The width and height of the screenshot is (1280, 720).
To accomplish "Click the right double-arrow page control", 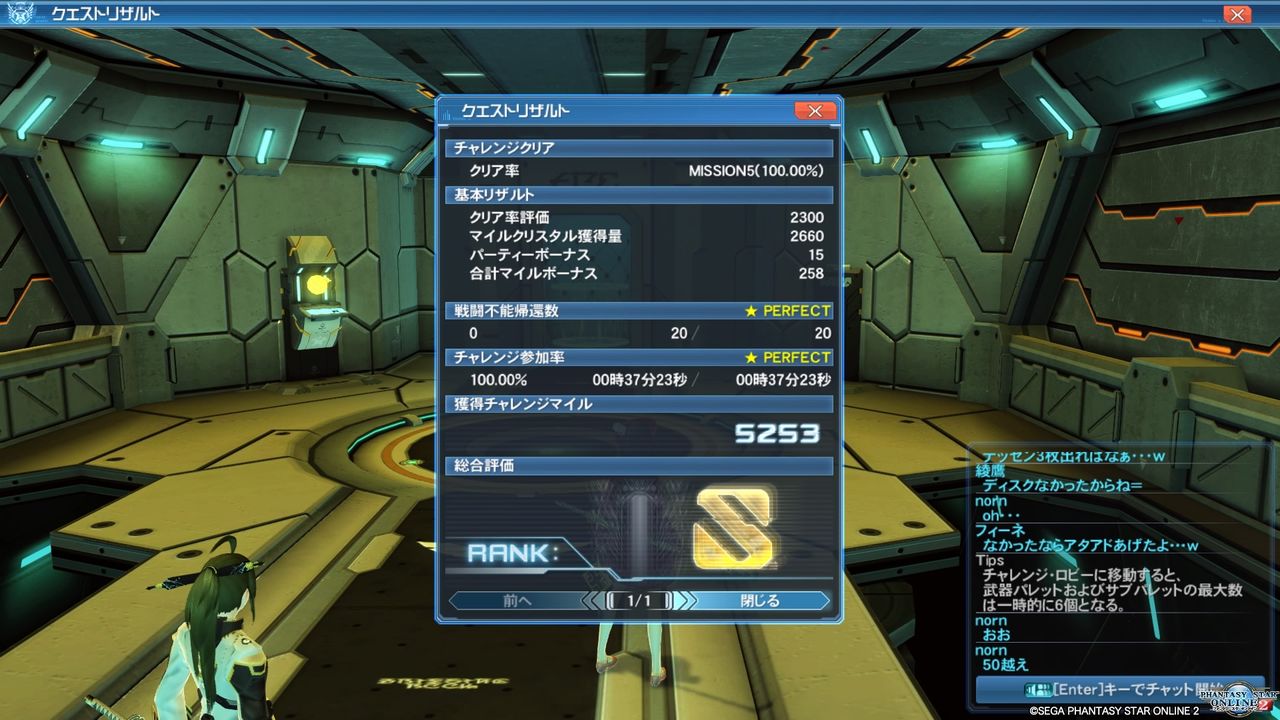I will pos(685,601).
